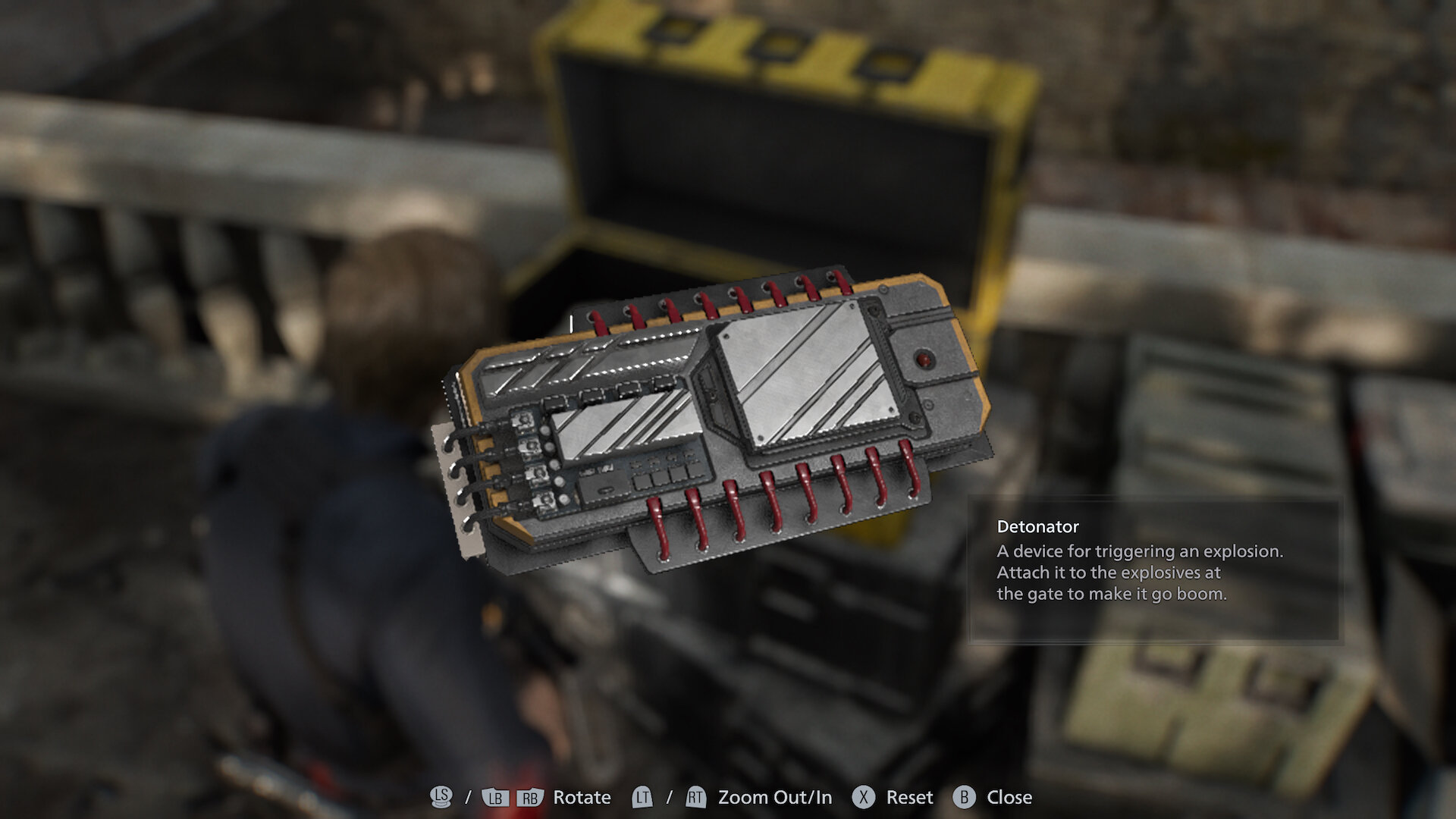The width and height of the screenshot is (1456, 819).
Task: Select the RB bumper icon
Action: click(531, 797)
